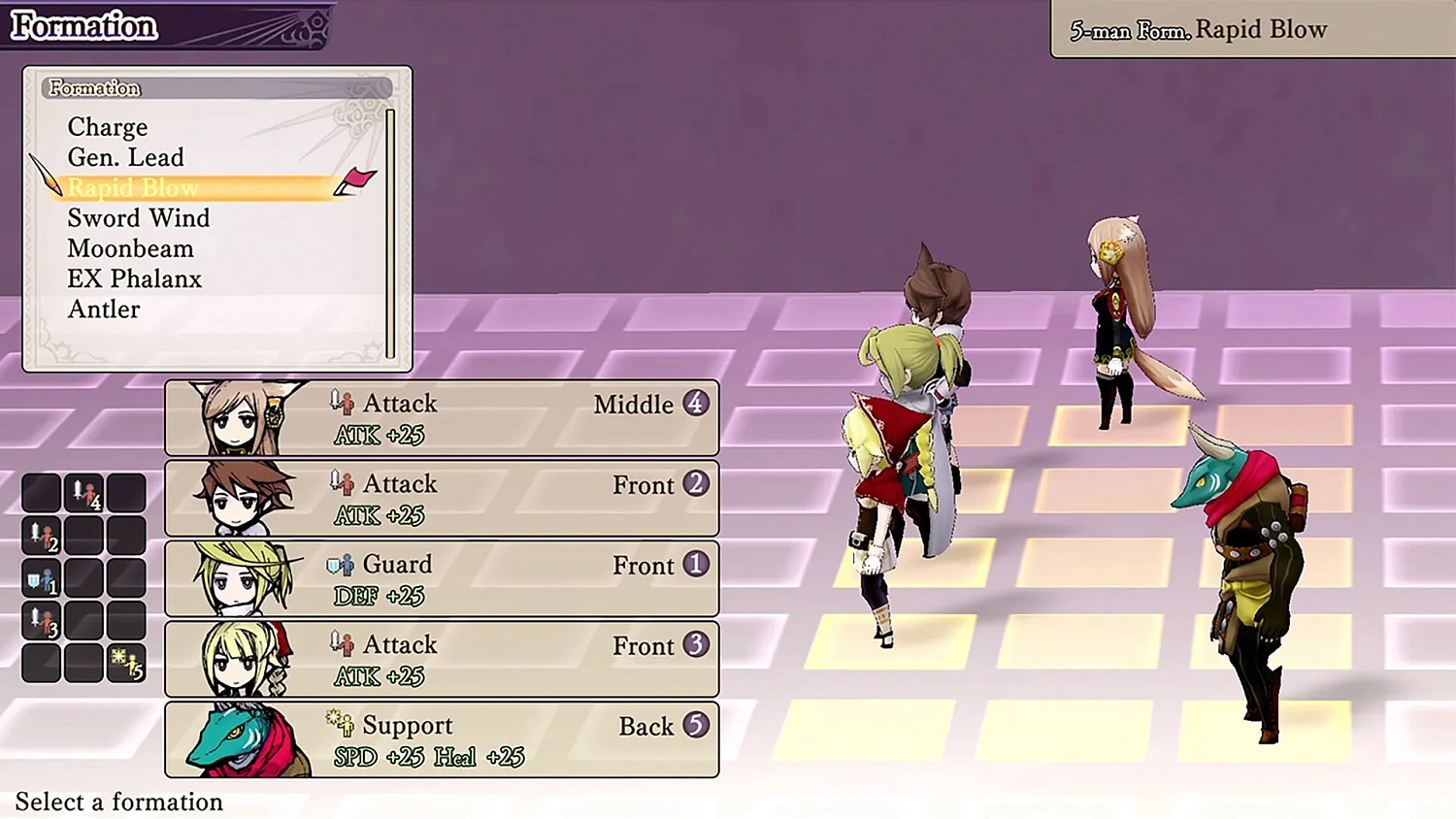The width and height of the screenshot is (1456, 819).
Task: Choose the EX Phalanx formation
Action: coord(134,278)
